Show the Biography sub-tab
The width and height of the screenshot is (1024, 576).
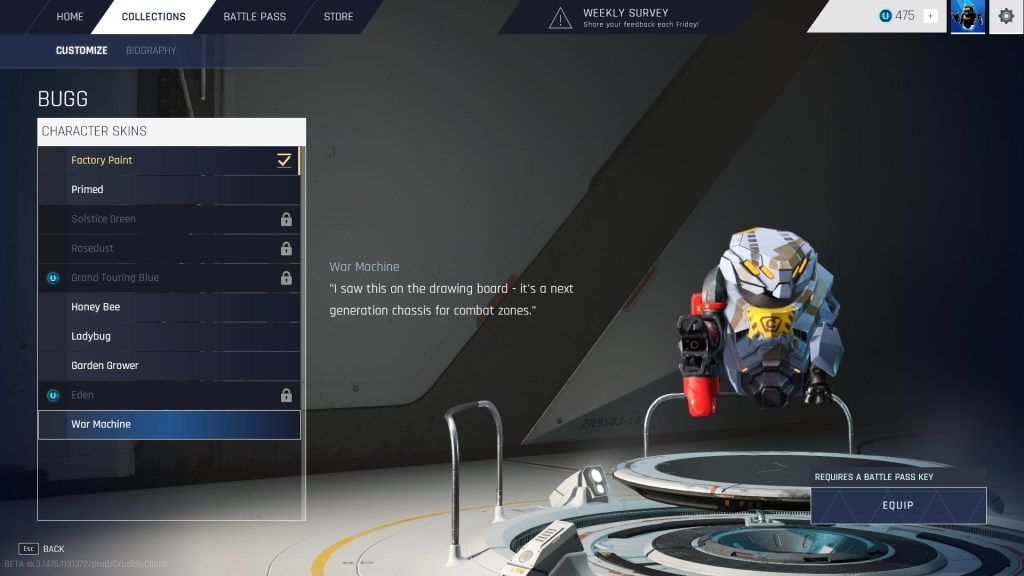[x=151, y=50]
